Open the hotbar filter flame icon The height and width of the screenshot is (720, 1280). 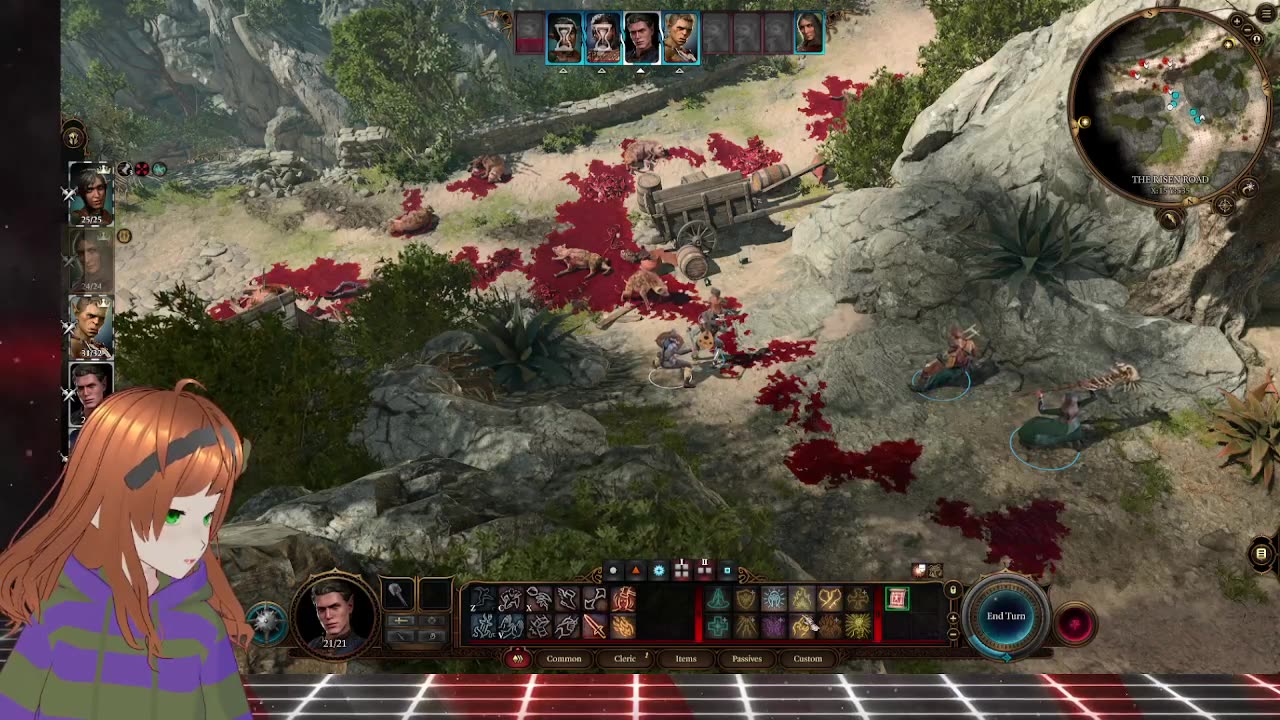517,660
